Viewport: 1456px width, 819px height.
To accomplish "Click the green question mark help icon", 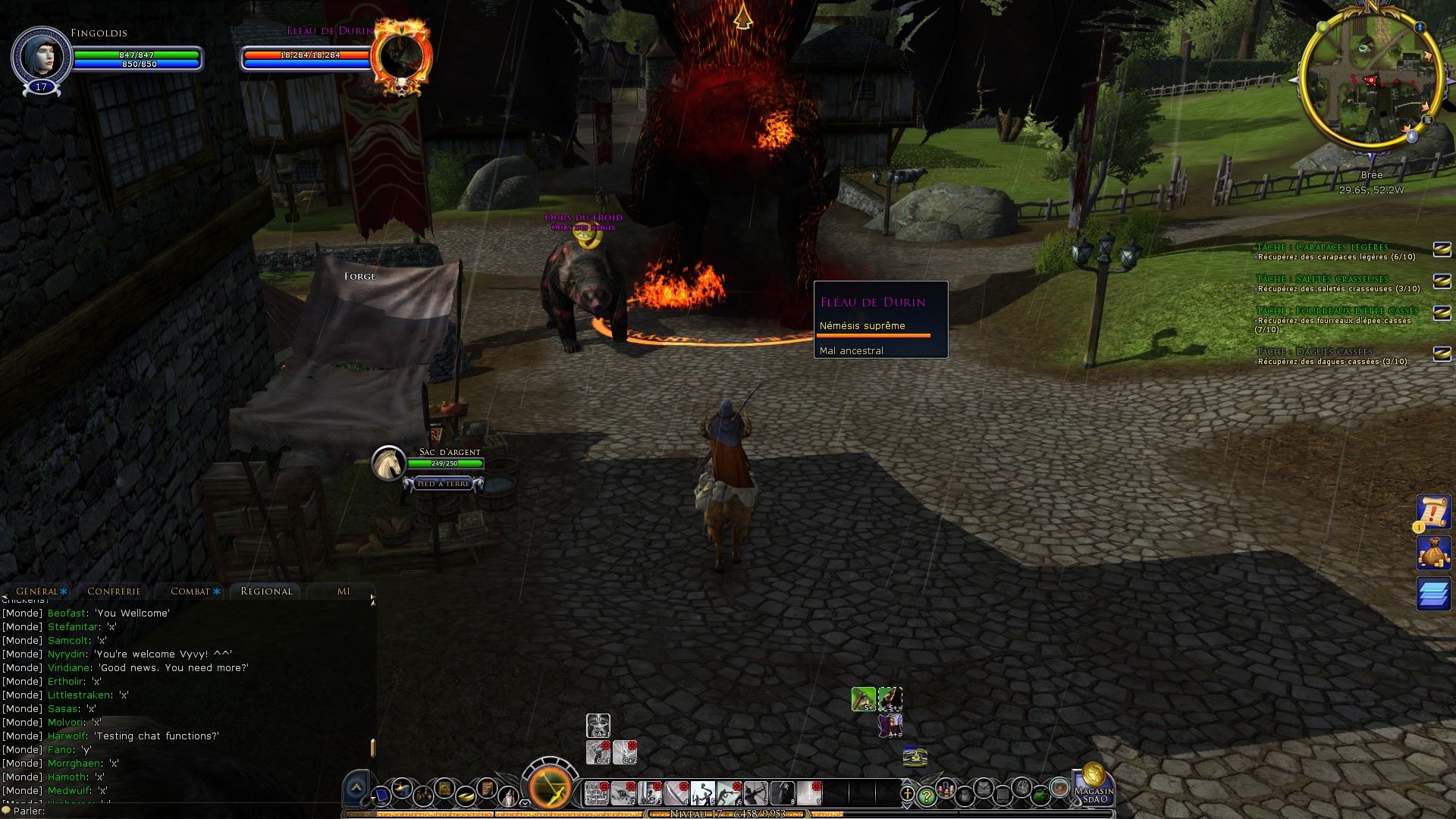I will tap(926, 795).
